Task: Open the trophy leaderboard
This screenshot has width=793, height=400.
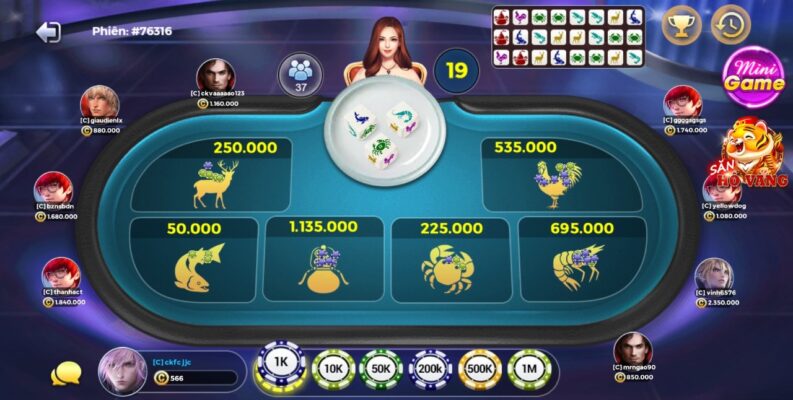Action: [681, 25]
